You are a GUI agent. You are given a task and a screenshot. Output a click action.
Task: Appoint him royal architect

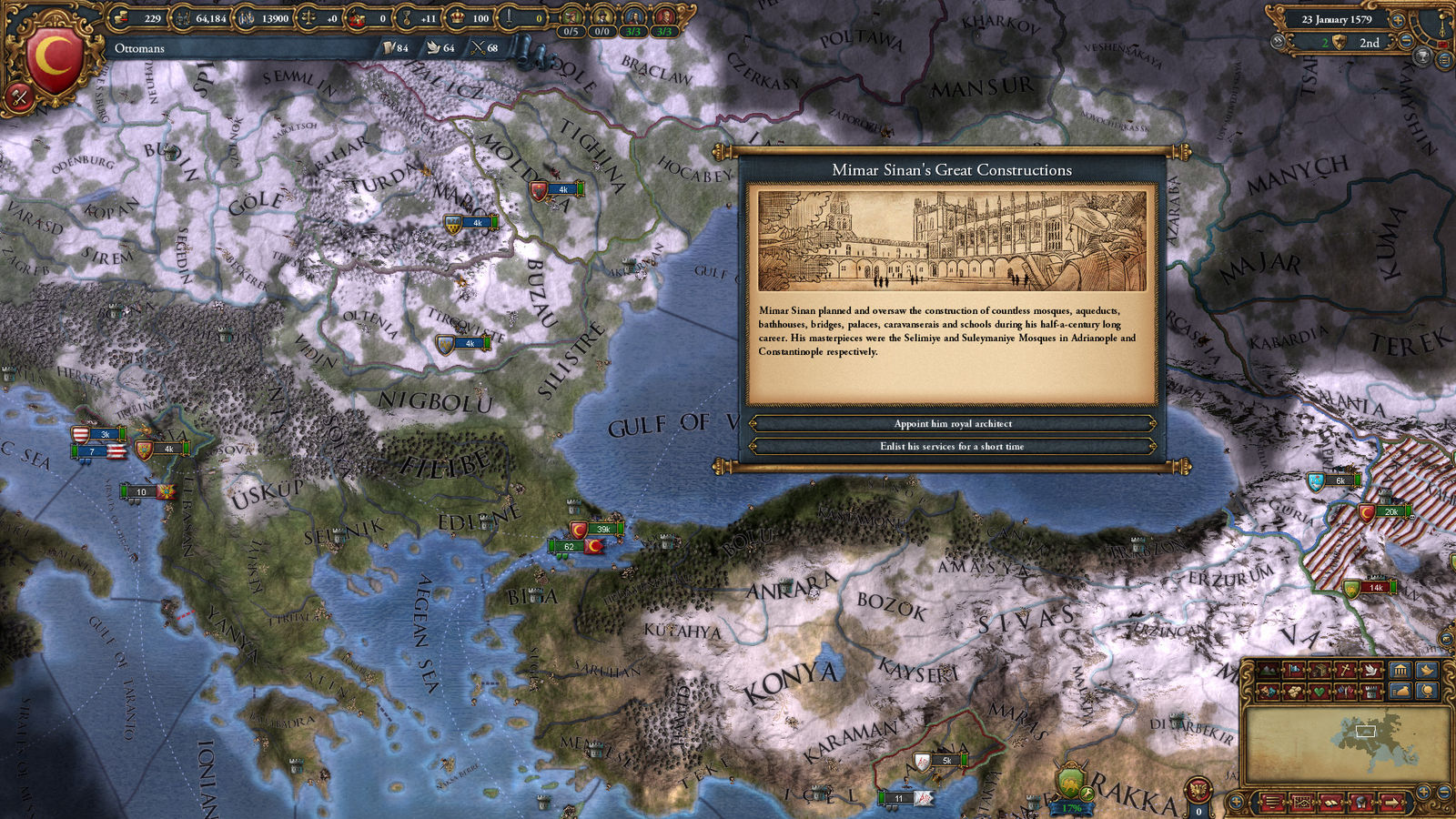[952, 423]
